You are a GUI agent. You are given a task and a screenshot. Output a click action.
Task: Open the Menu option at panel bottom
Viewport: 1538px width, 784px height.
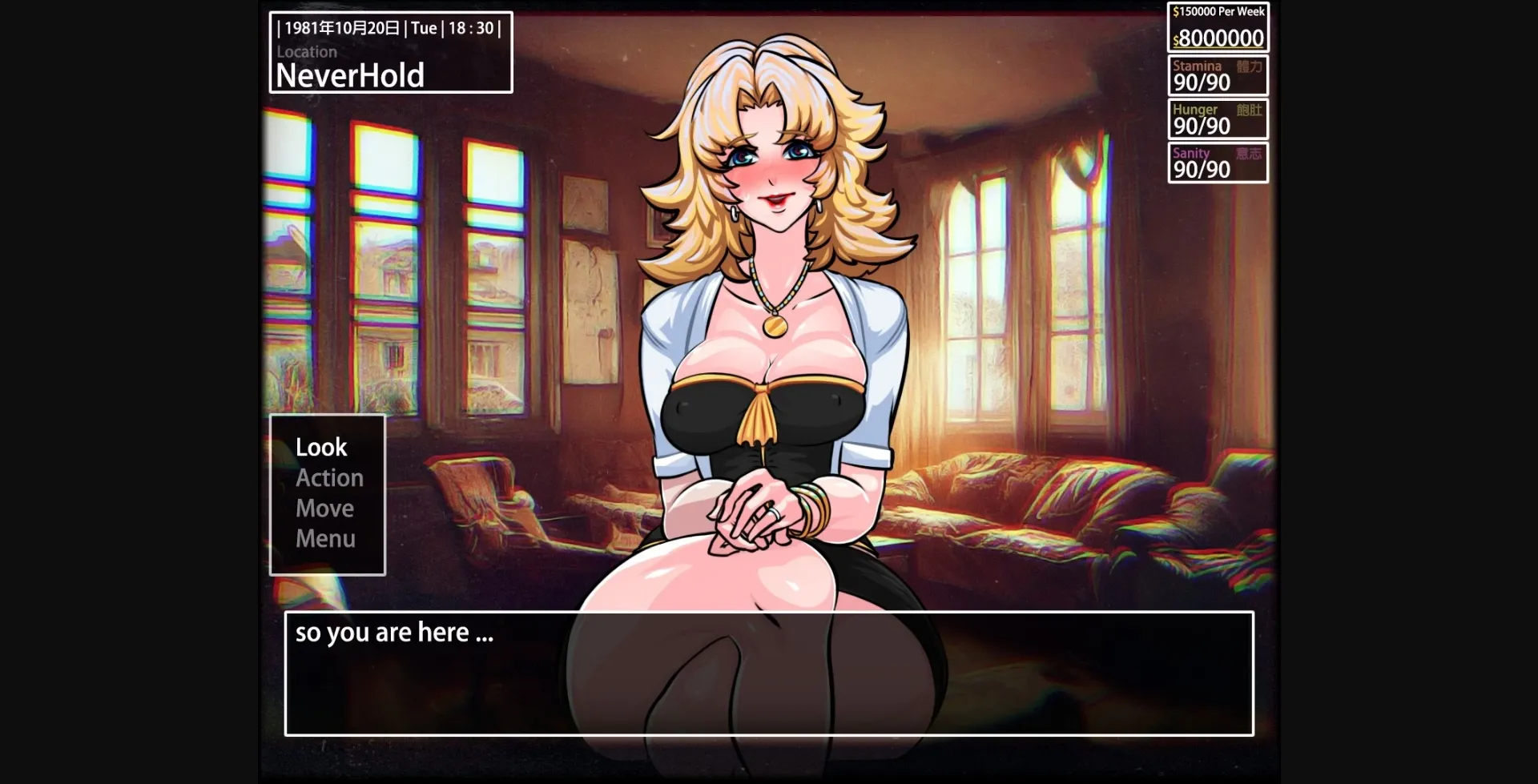(326, 537)
